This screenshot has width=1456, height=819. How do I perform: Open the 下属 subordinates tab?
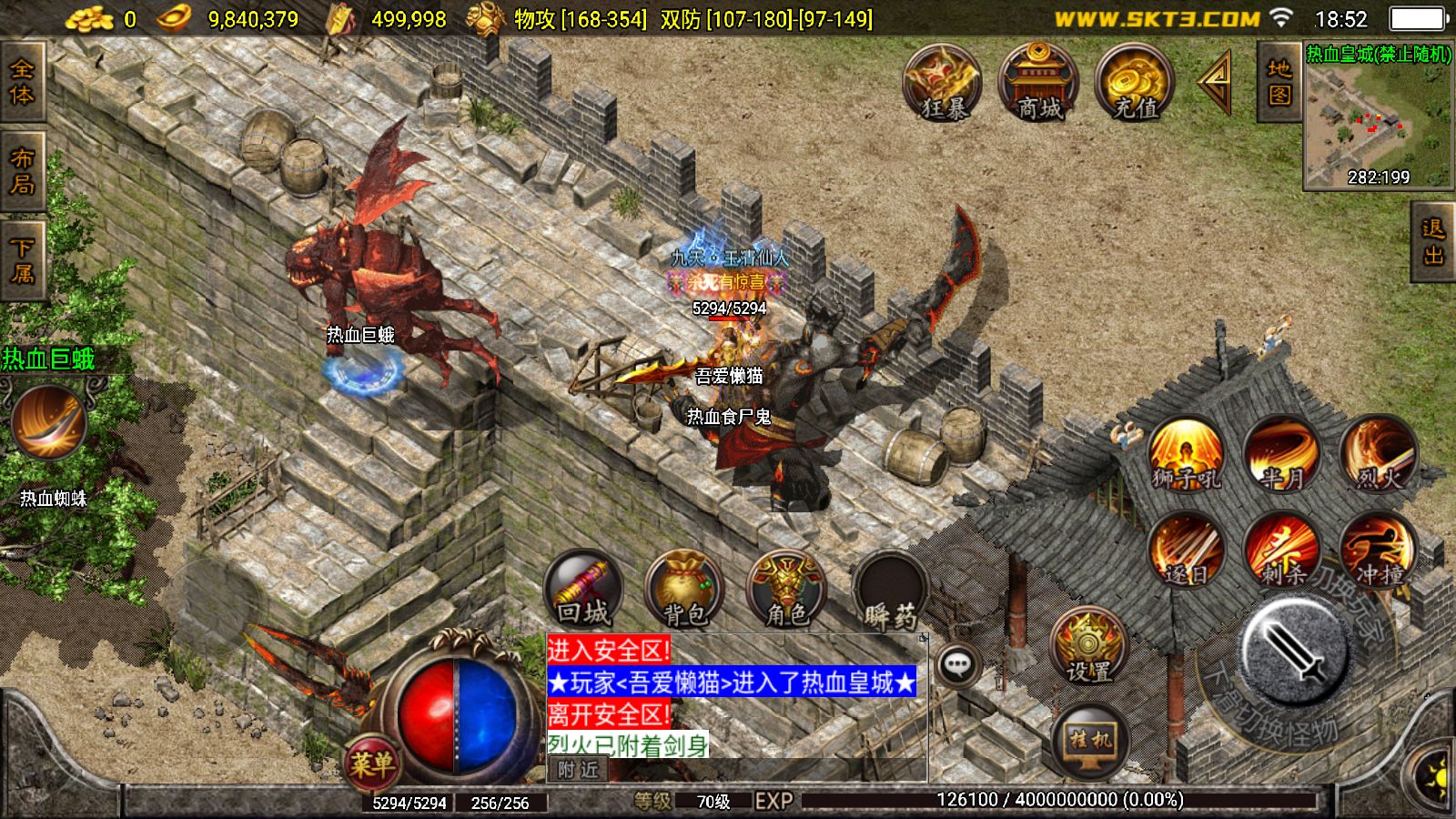click(x=22, y=260)
